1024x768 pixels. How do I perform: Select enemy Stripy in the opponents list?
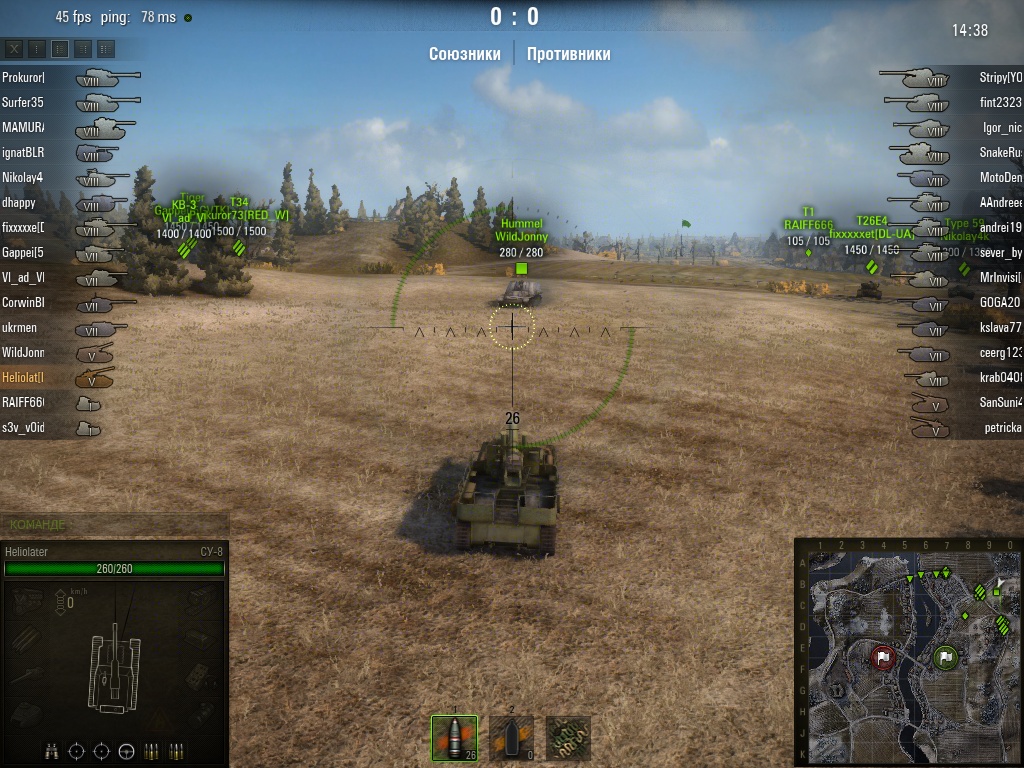[1000, 77]
